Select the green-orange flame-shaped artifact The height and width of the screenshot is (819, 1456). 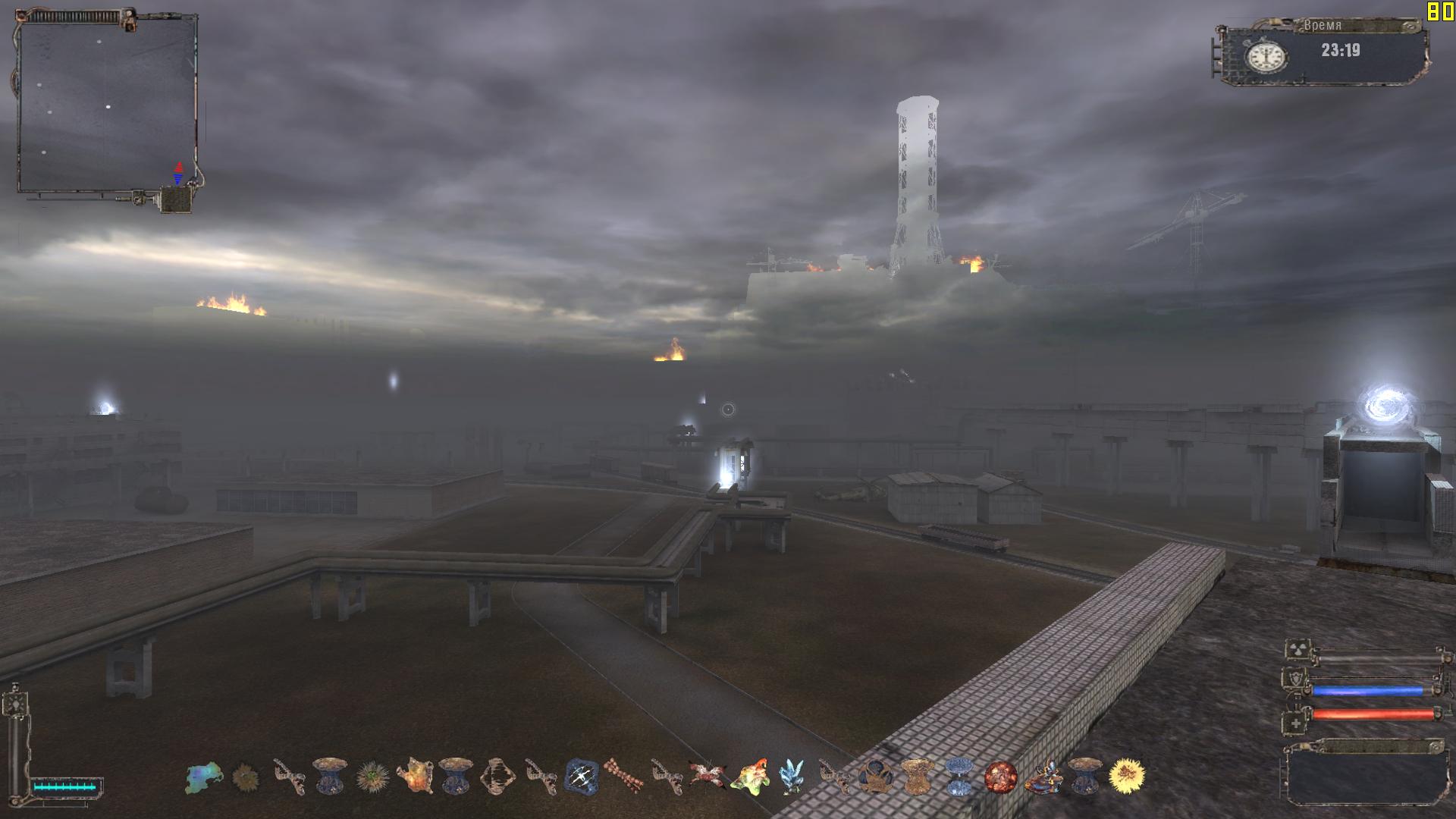pos(749,777)
